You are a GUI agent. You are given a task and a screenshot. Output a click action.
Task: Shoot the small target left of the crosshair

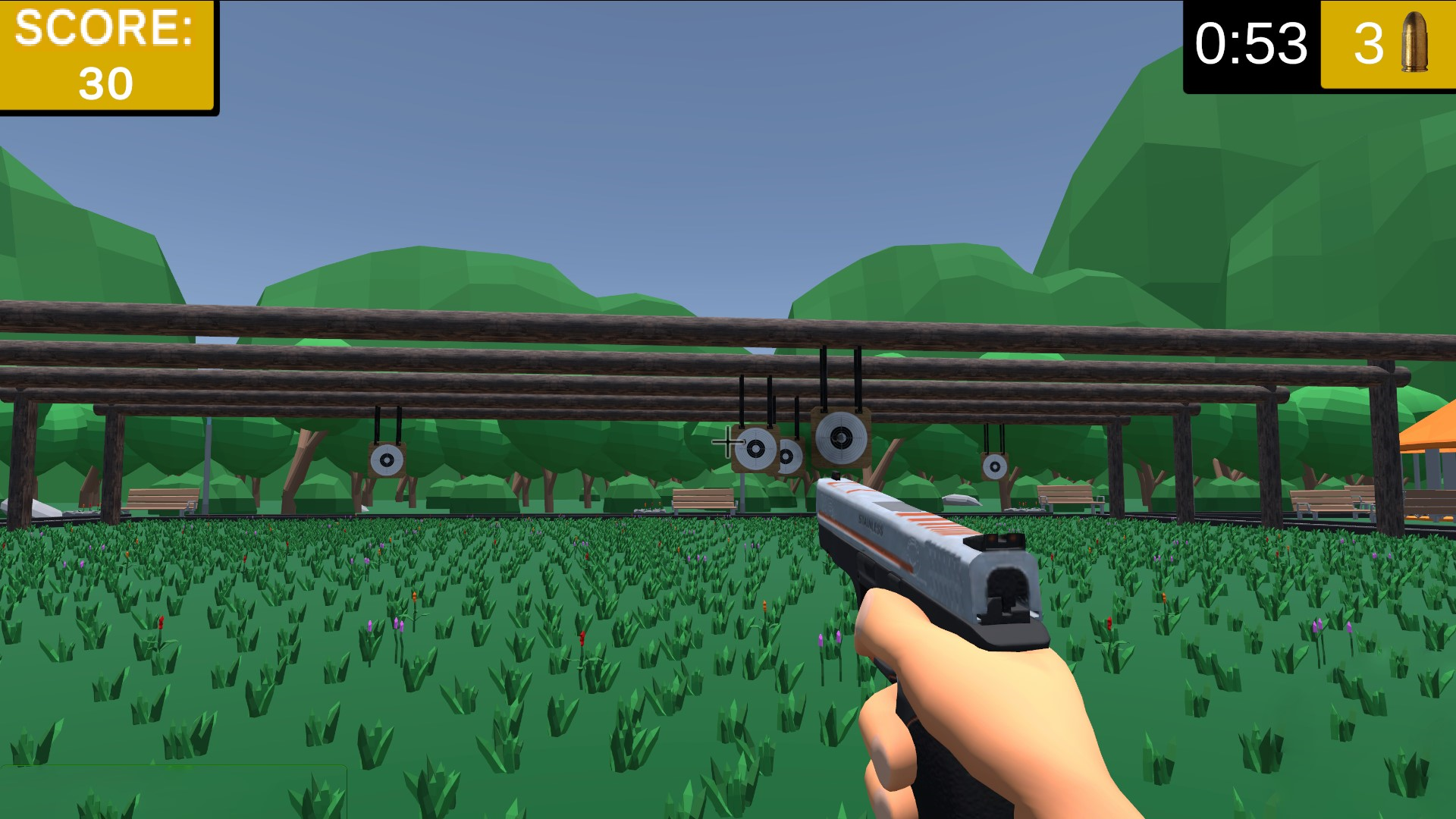pos(755,449)
